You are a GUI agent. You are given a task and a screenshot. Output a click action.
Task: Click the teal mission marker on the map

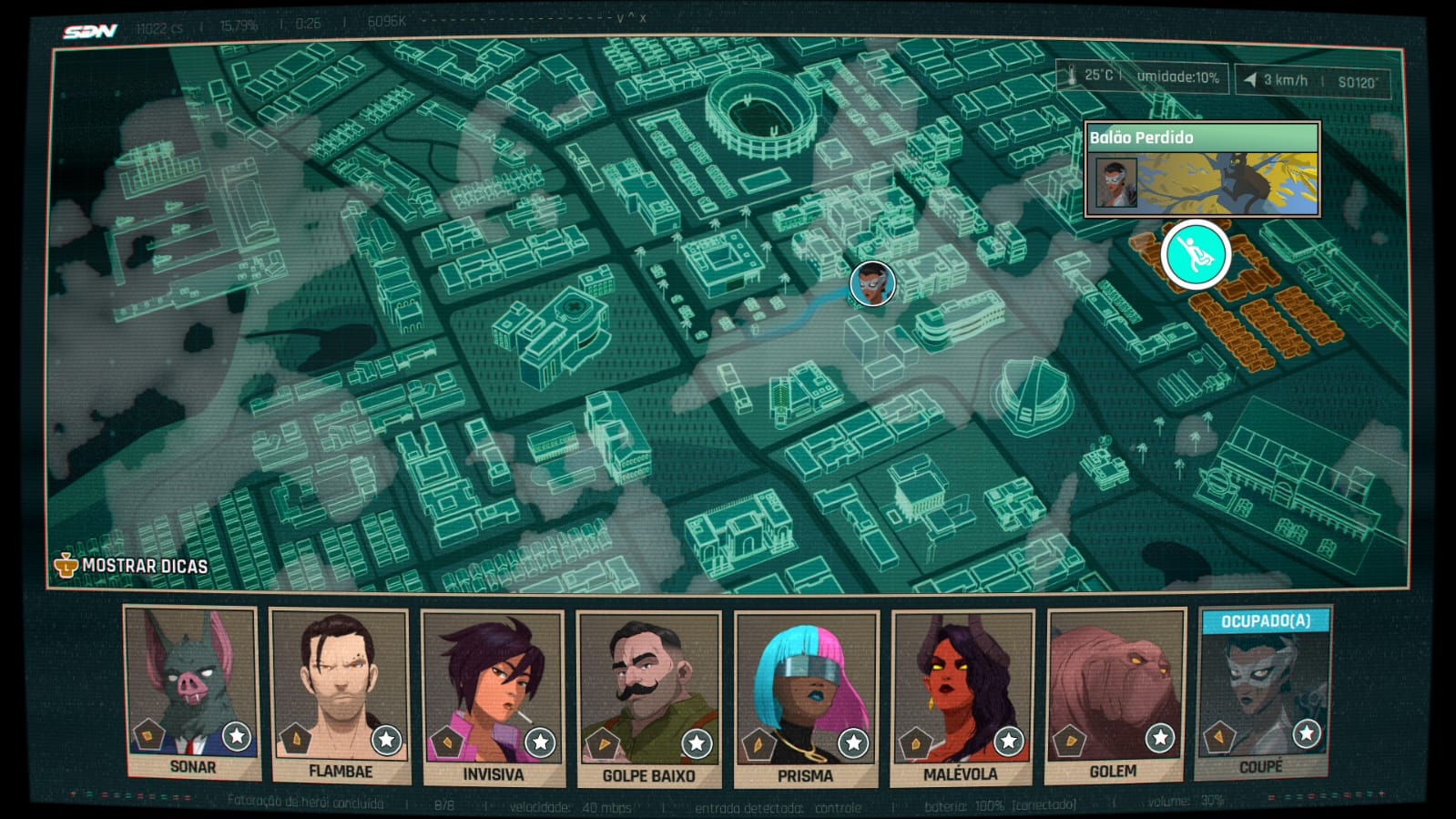pyautogui.click(x=1196, y=255)
